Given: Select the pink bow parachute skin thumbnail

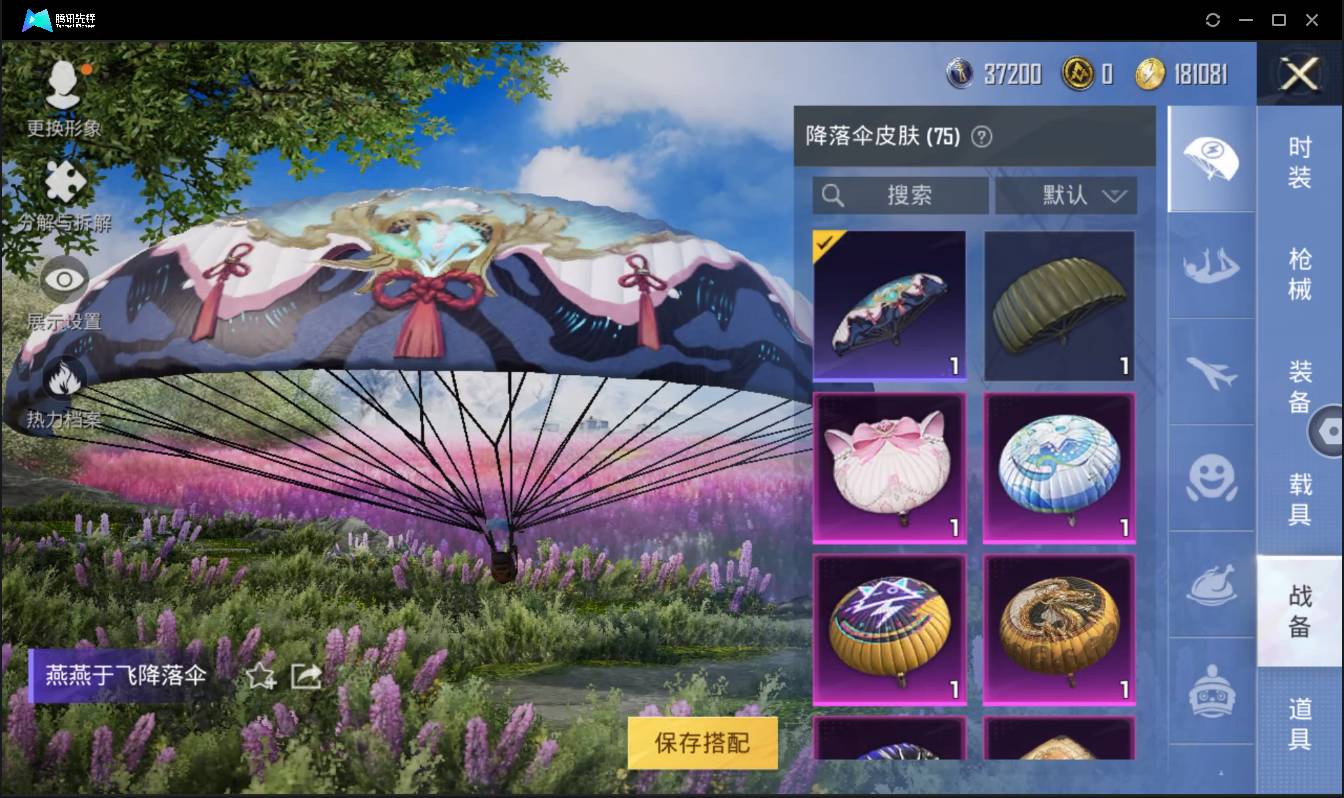Looking at the screenshot, I should [x=889, y=468].
